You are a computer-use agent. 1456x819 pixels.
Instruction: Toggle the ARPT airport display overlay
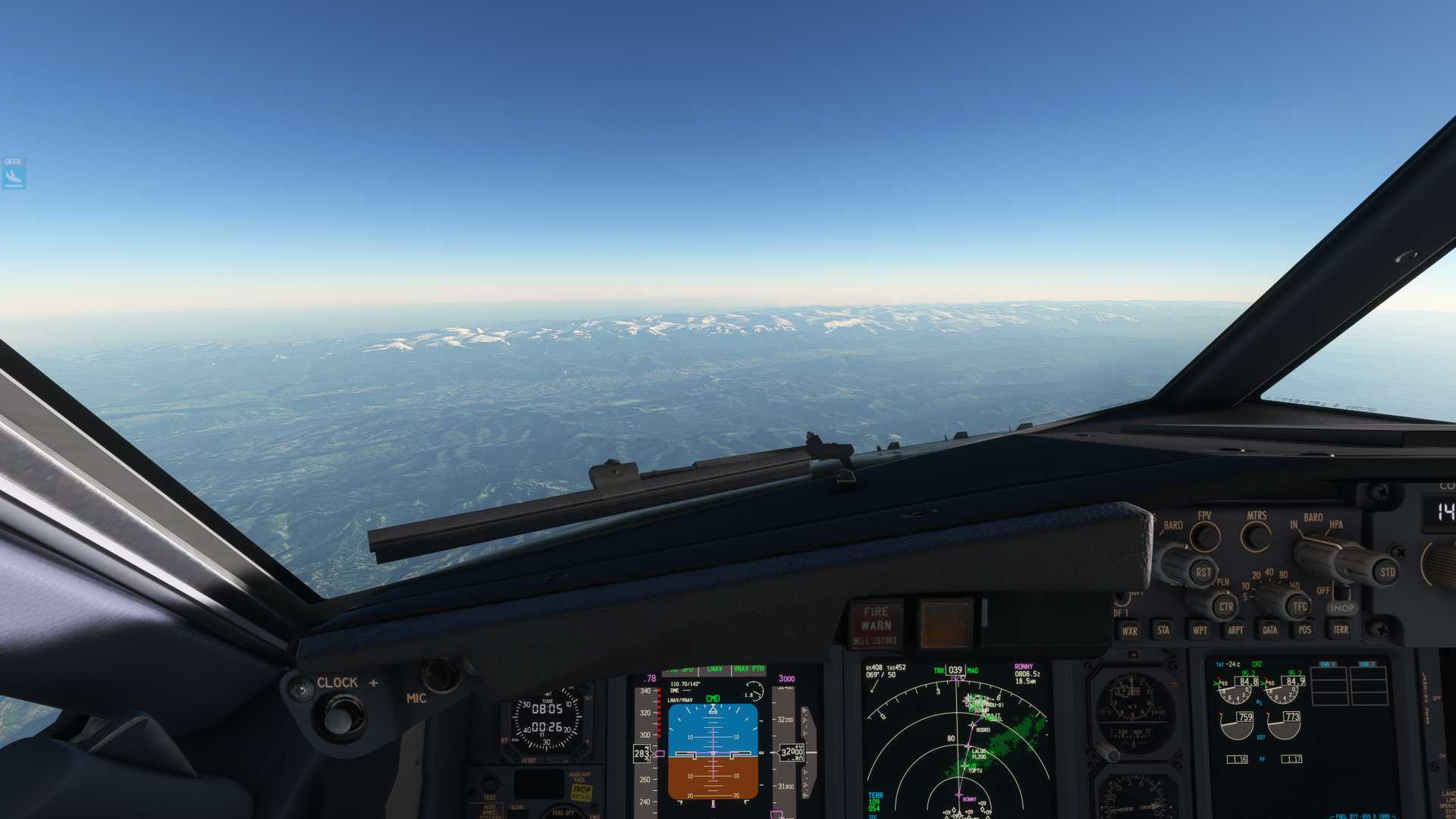pos(1236,630)
